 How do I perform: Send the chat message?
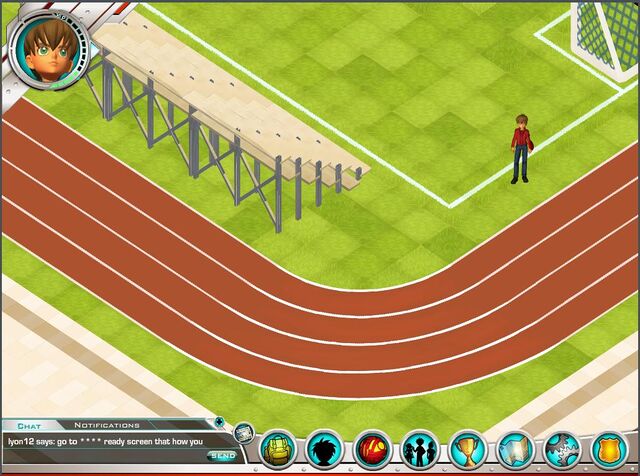coord(221,455)
